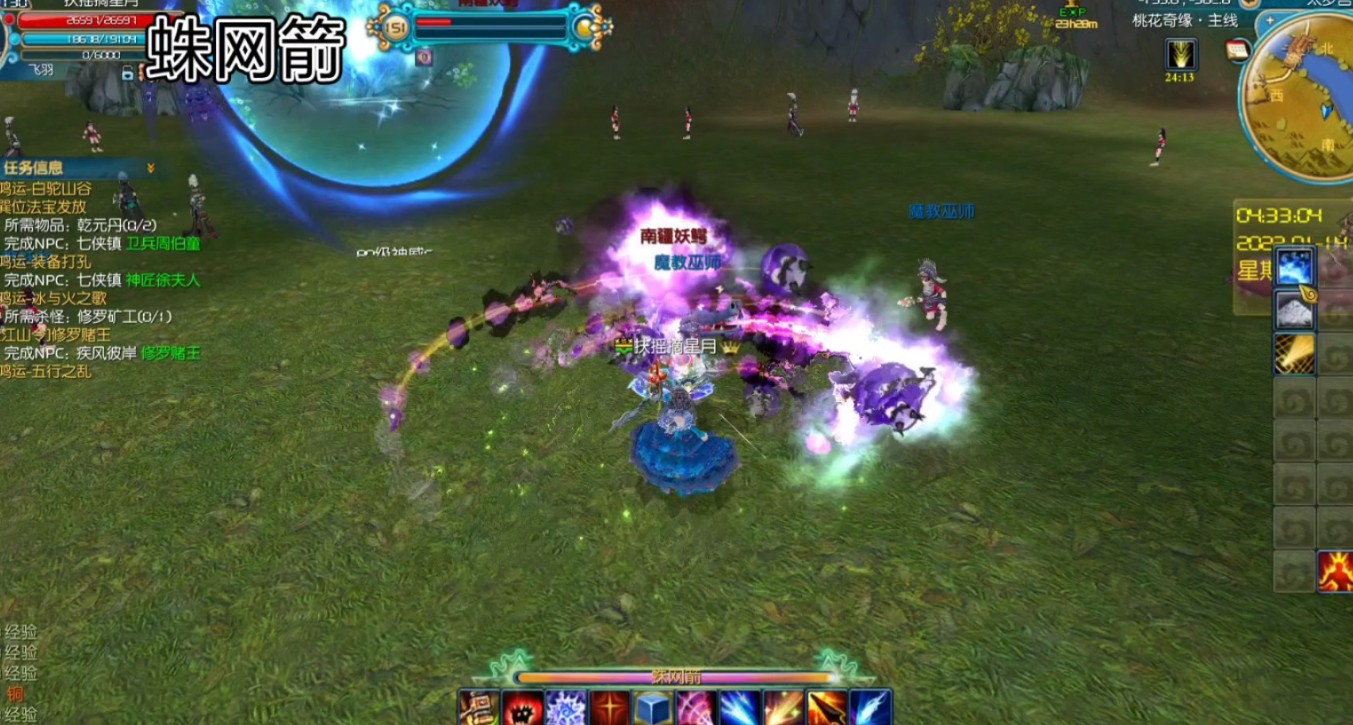
Task: Cast the blue feather skill
Action: tap(870, 708)
